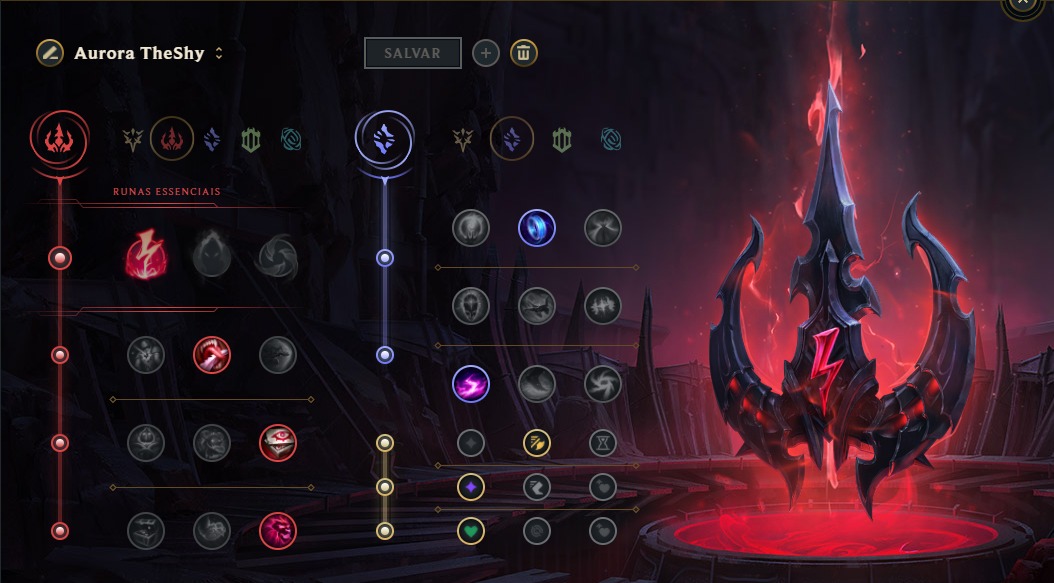Edit the rune page name with pencil icon
Screen dimensions: 1054x583
48,53
